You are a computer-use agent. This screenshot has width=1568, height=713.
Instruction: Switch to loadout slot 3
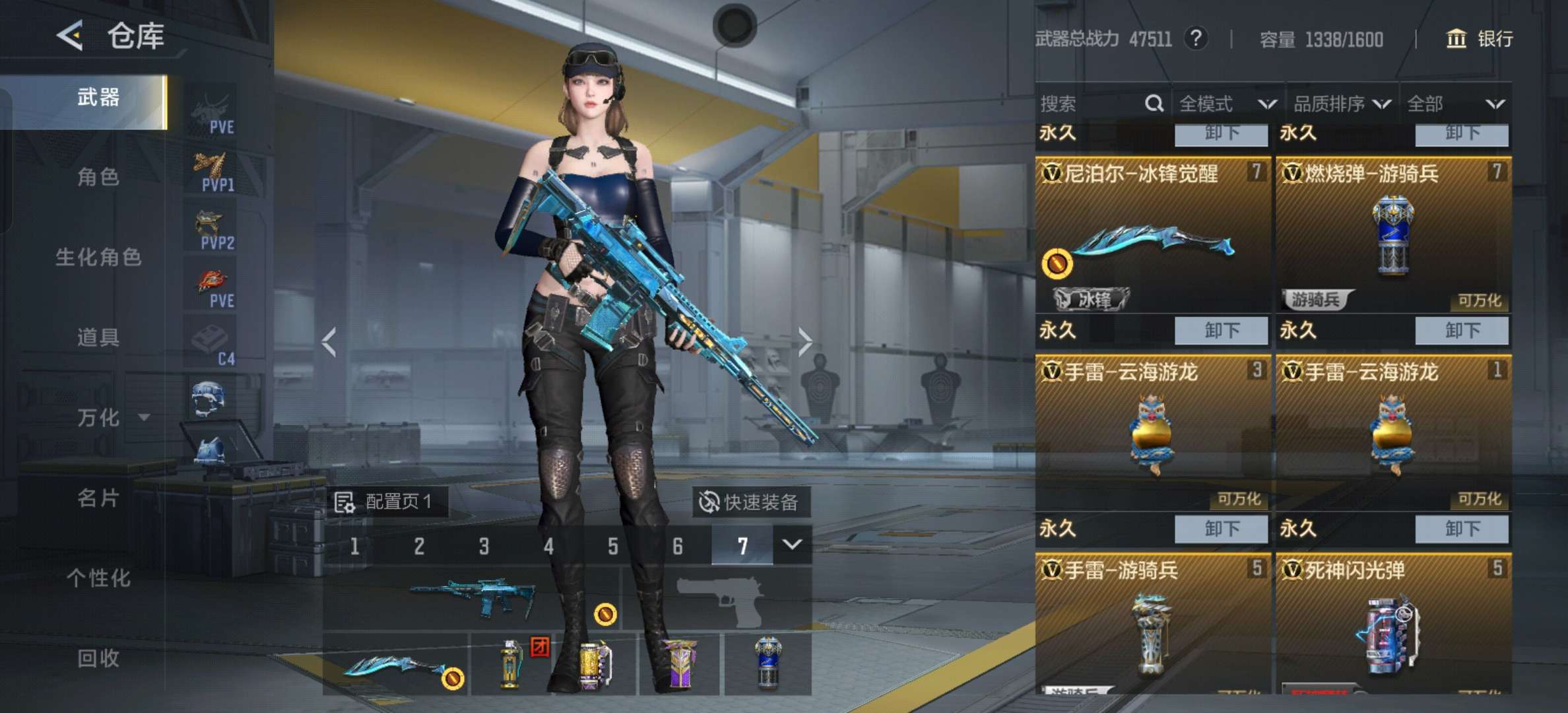(x=484, y=546)
